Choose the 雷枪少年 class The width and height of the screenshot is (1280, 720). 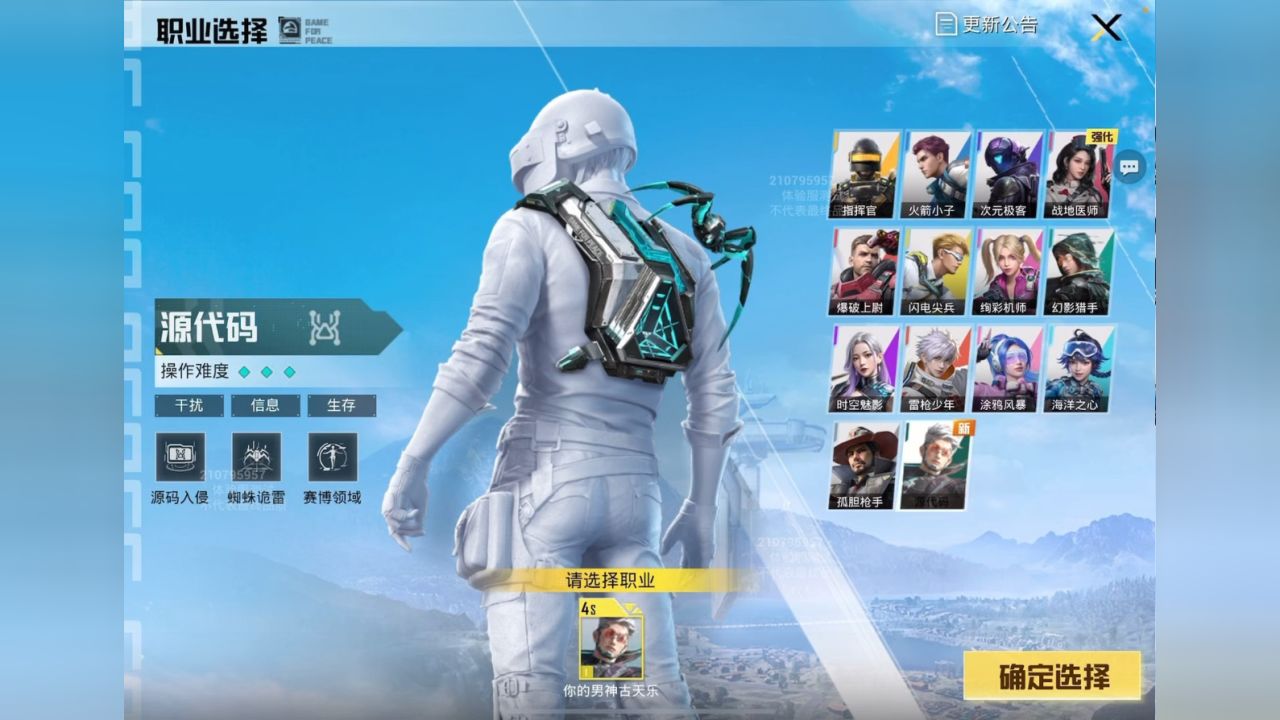936,368
